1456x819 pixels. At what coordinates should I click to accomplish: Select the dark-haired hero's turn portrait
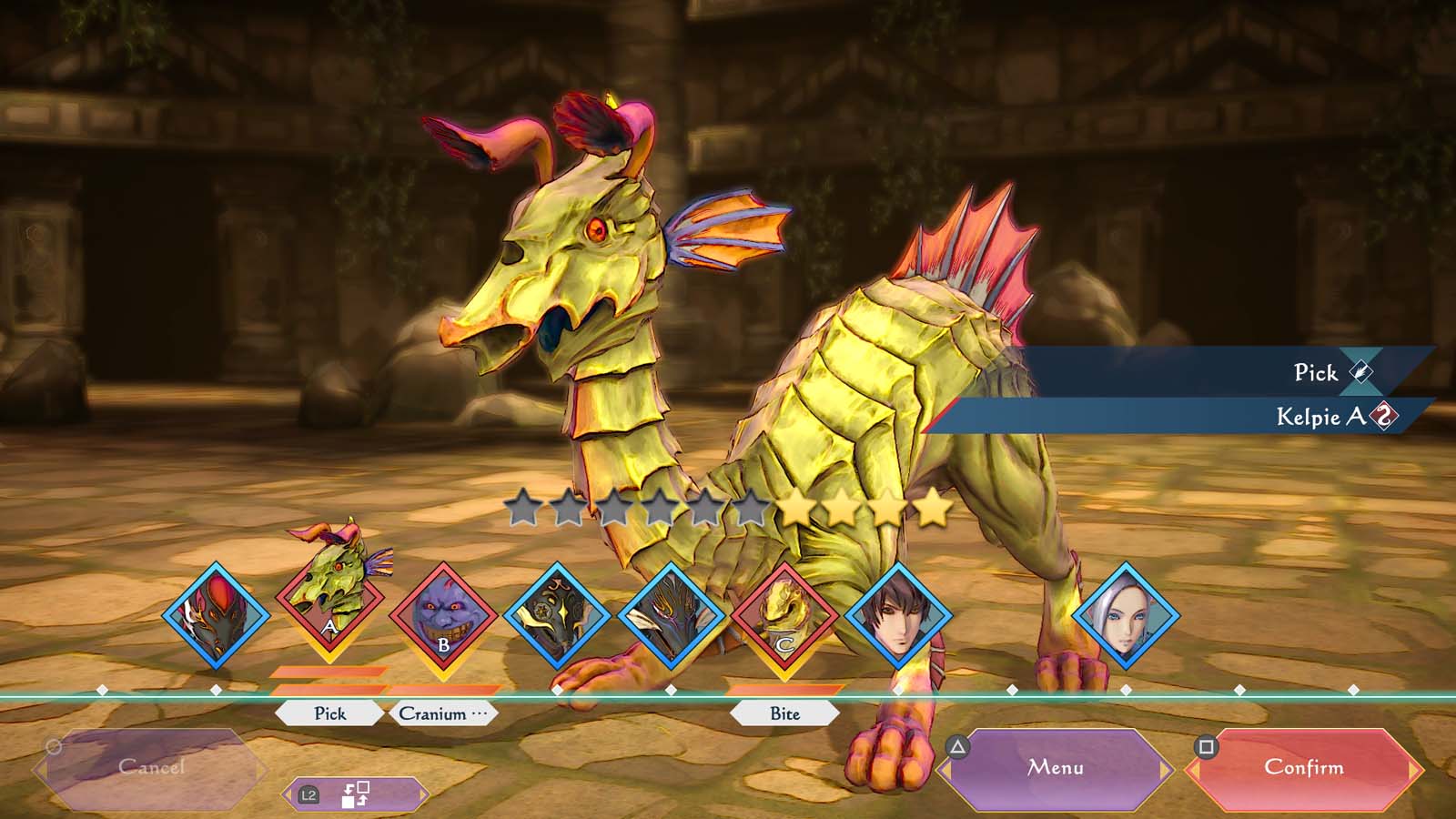point(898,616)
